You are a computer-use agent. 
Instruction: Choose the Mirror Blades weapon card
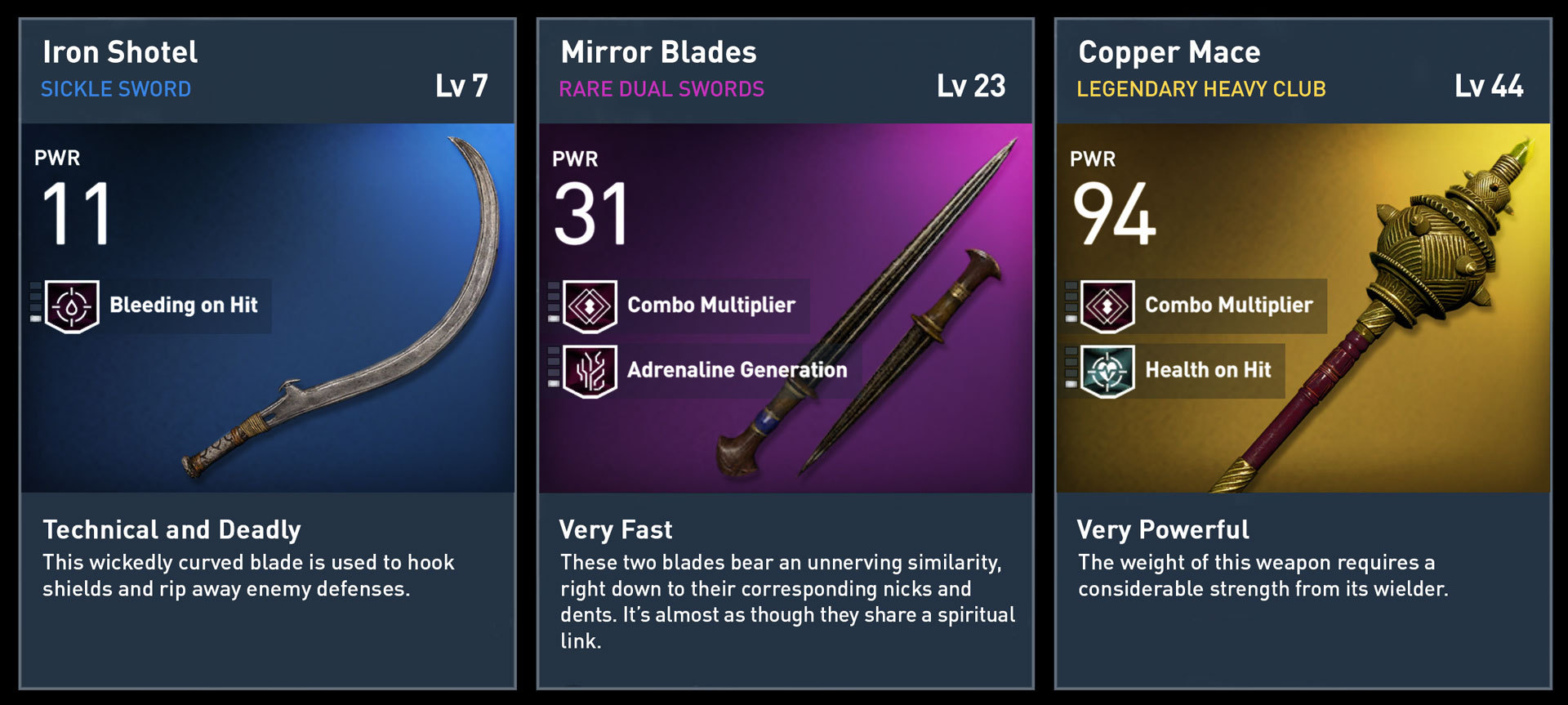[785, 353]
